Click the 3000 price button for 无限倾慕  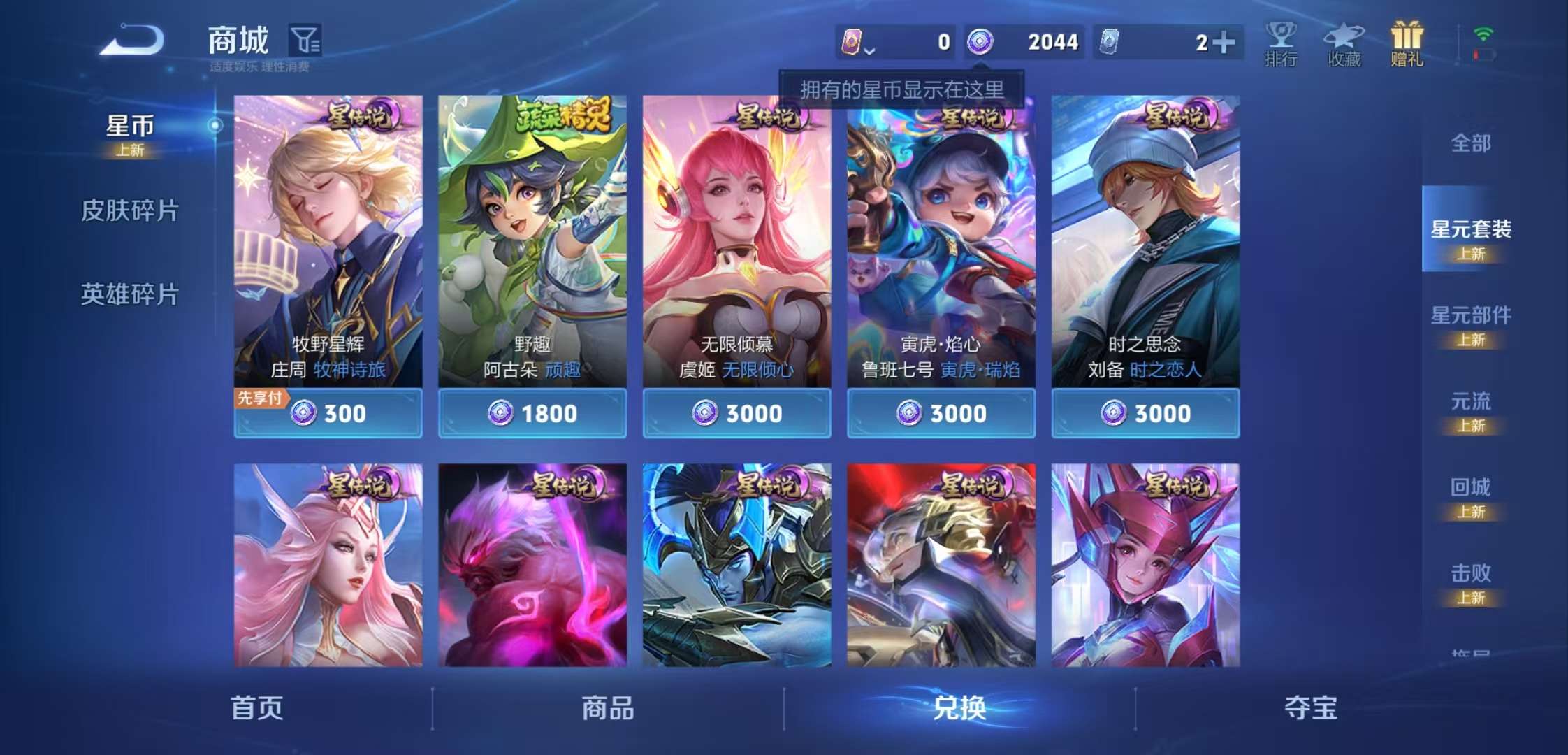point(736,414)
